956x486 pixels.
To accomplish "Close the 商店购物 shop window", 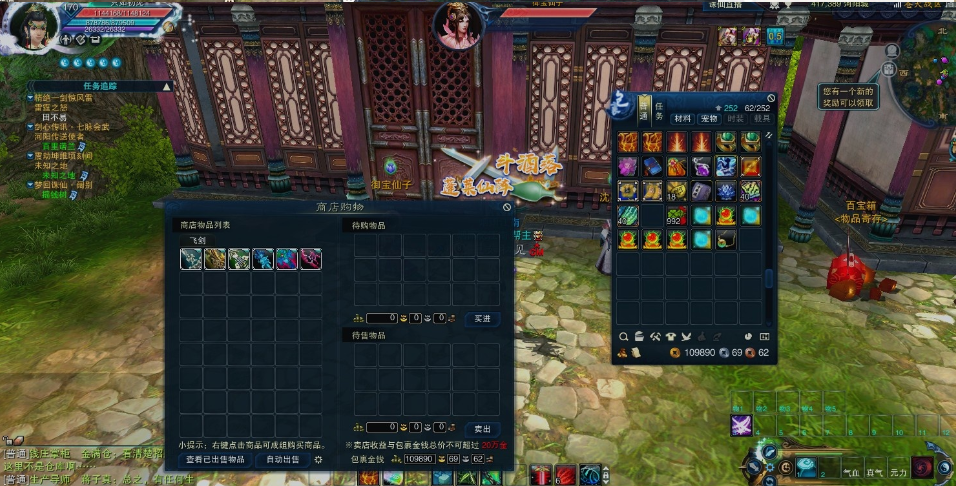I will (x=507, y=207).
